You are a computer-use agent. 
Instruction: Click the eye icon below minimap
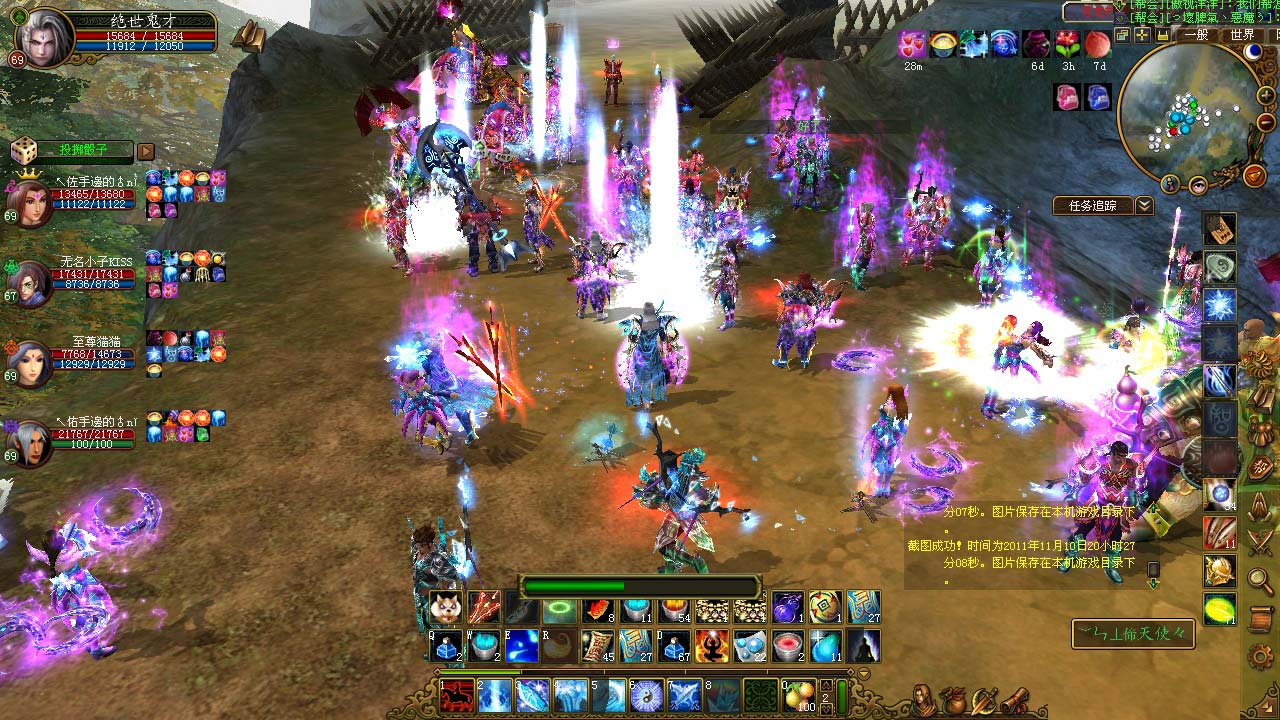1198,184
